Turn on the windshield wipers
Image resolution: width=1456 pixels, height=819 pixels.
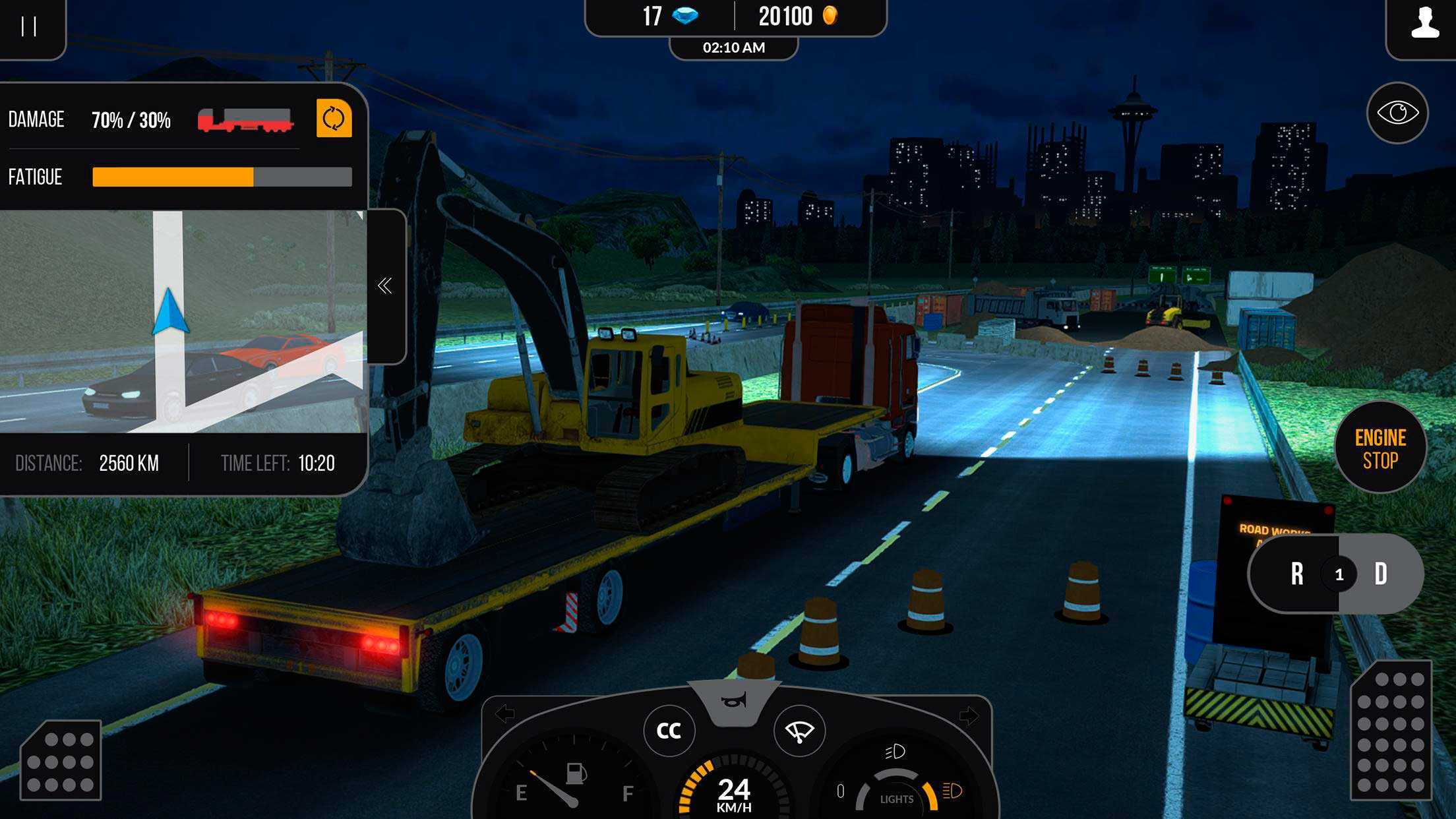[799, 731]
